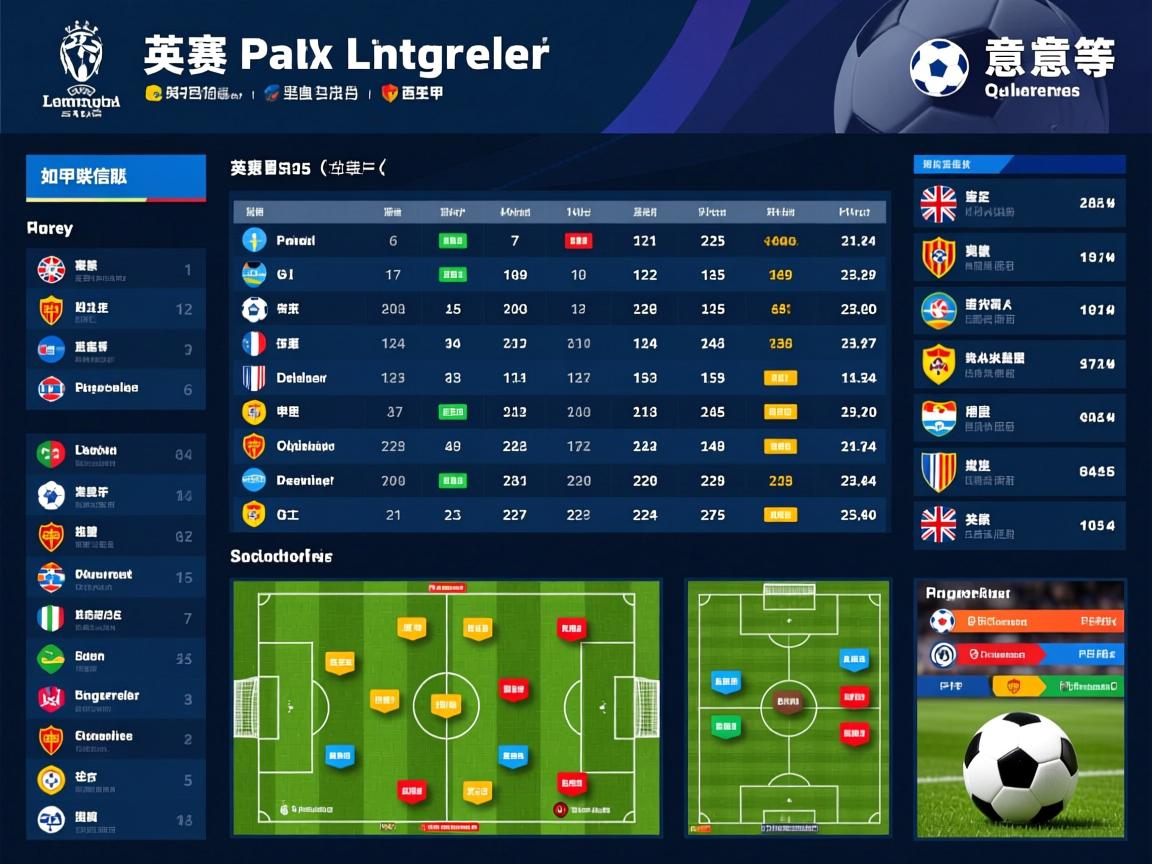1152x864 pixels.
Task: Click the soccer ball icon in top-right header
Action: 939,68
